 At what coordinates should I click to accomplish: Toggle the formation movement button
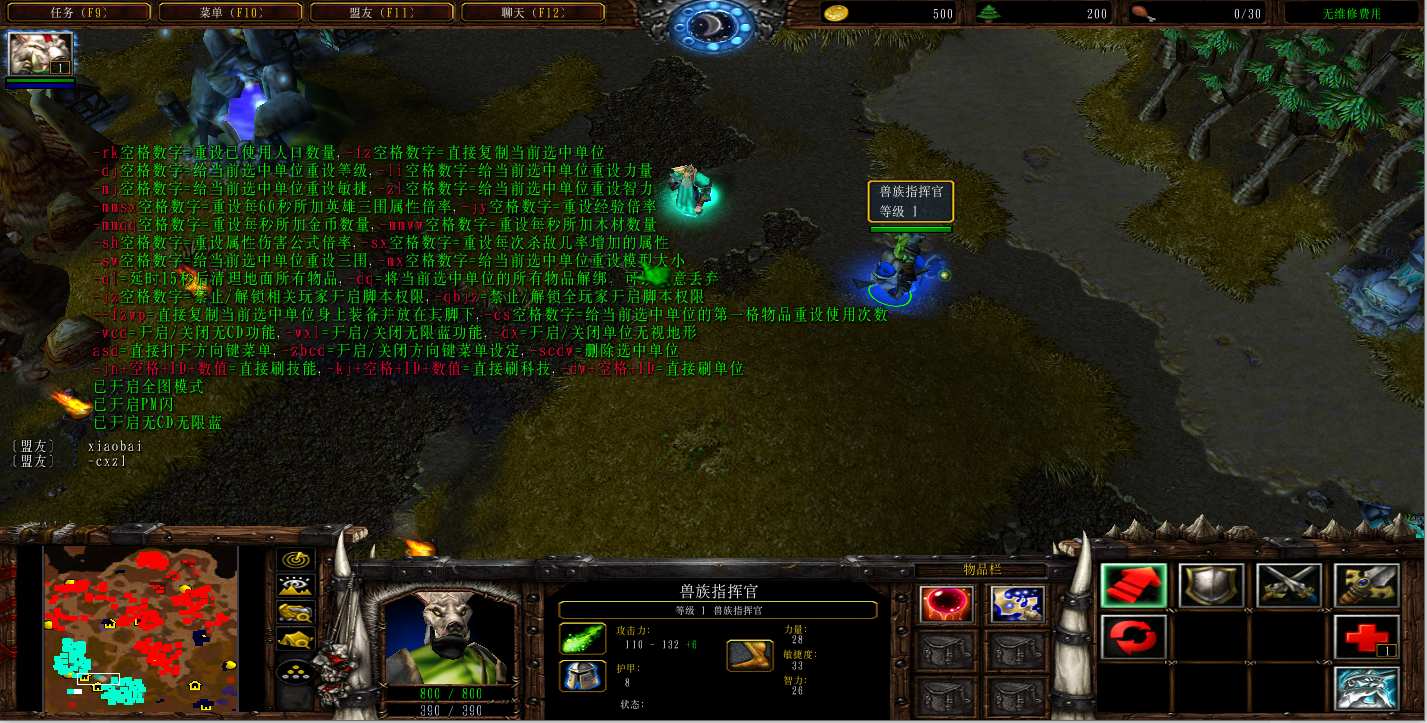point(296,671)
